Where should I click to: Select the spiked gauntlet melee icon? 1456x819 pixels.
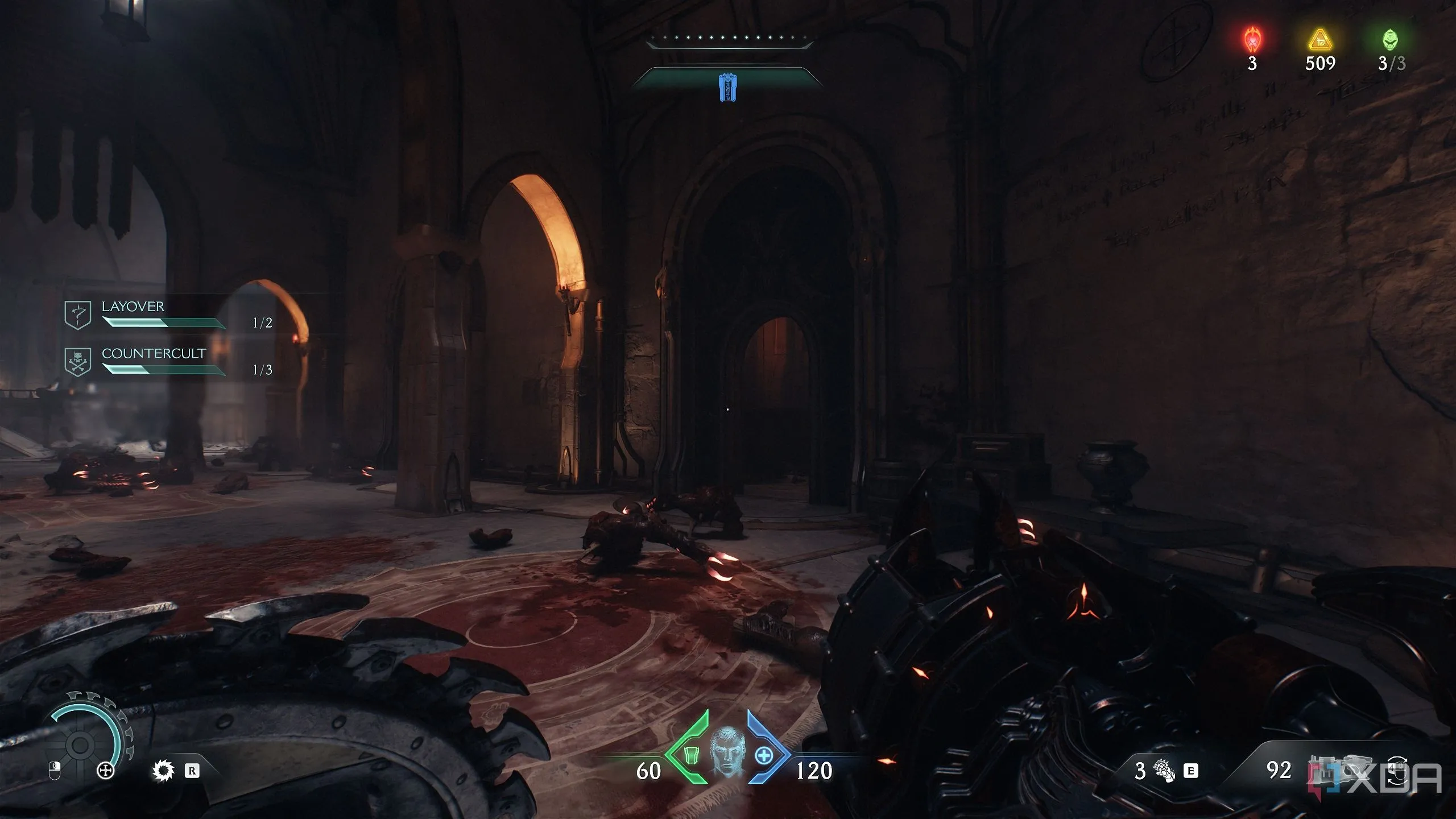pos(1163,771)
